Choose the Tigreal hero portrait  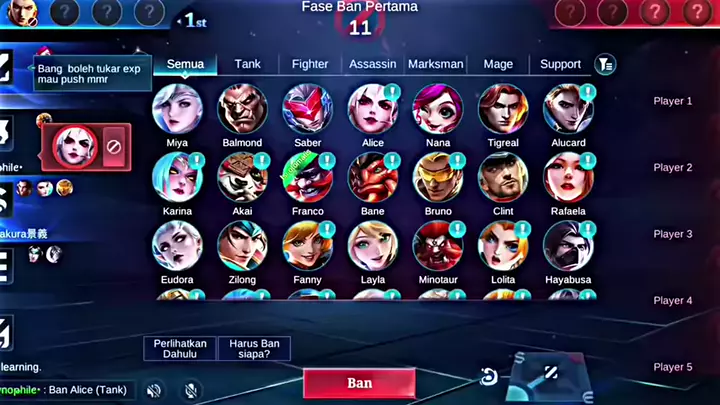coord(503,109)
